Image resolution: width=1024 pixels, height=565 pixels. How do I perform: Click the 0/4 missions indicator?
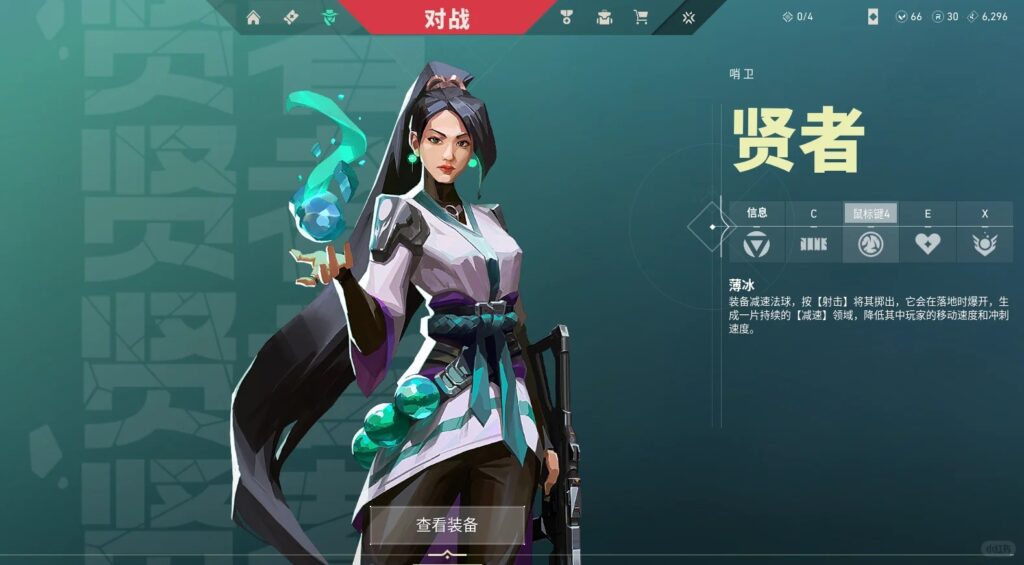[798, 17]
